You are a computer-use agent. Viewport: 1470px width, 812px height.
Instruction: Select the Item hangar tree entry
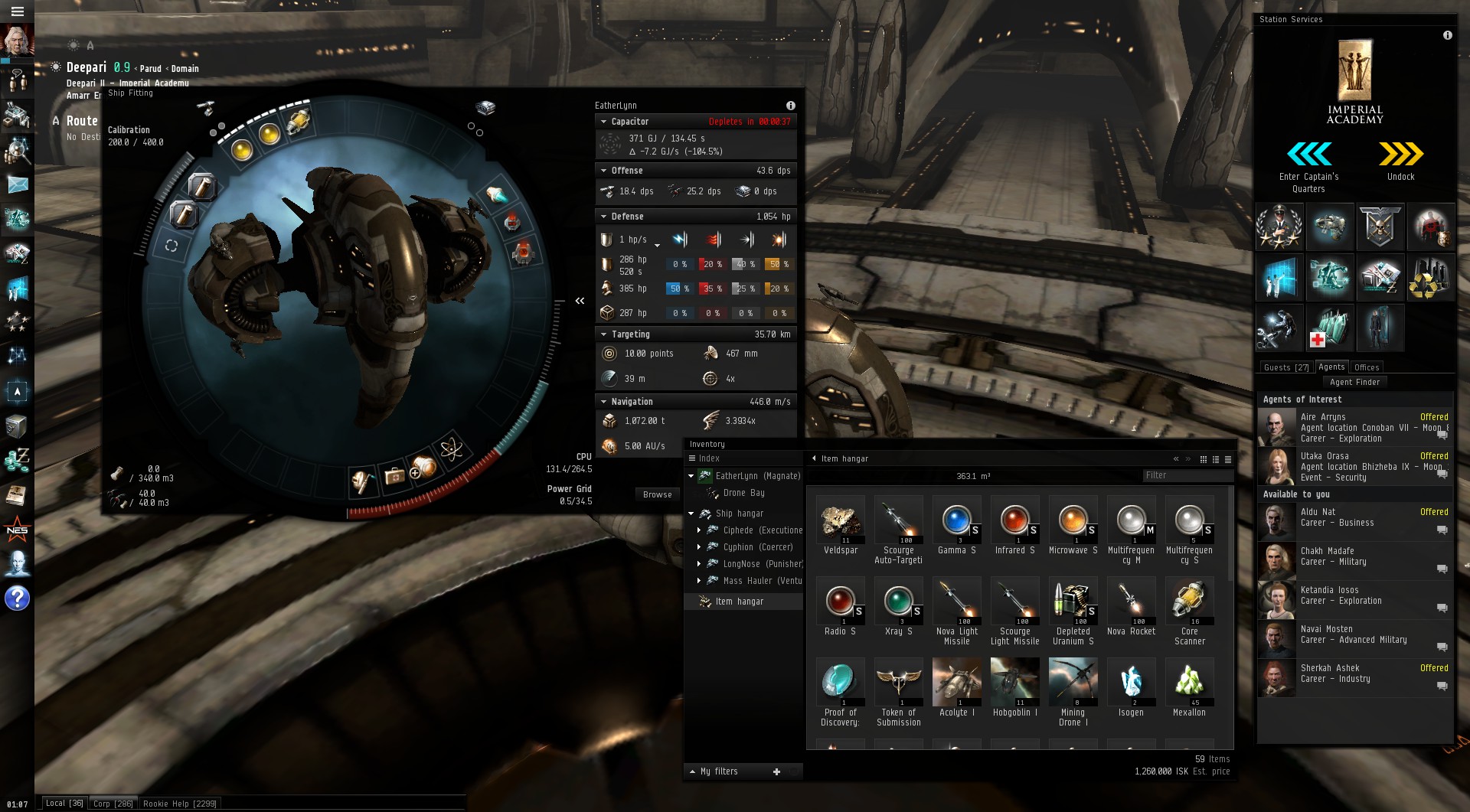point(739,602)
